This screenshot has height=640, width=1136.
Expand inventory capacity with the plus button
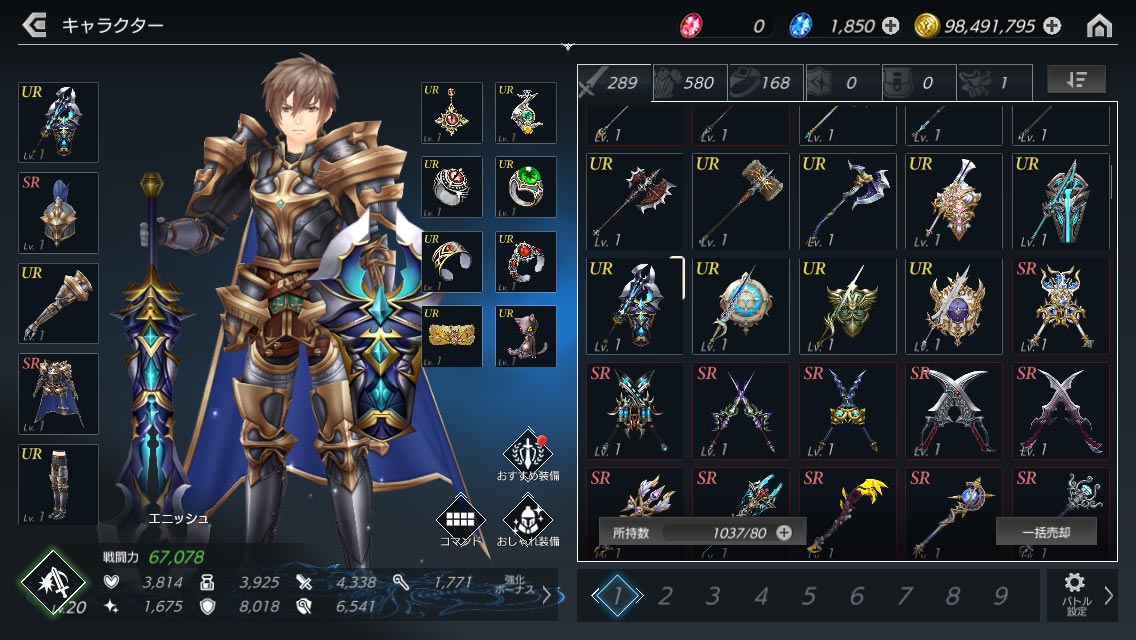click(x=784, y=533)
